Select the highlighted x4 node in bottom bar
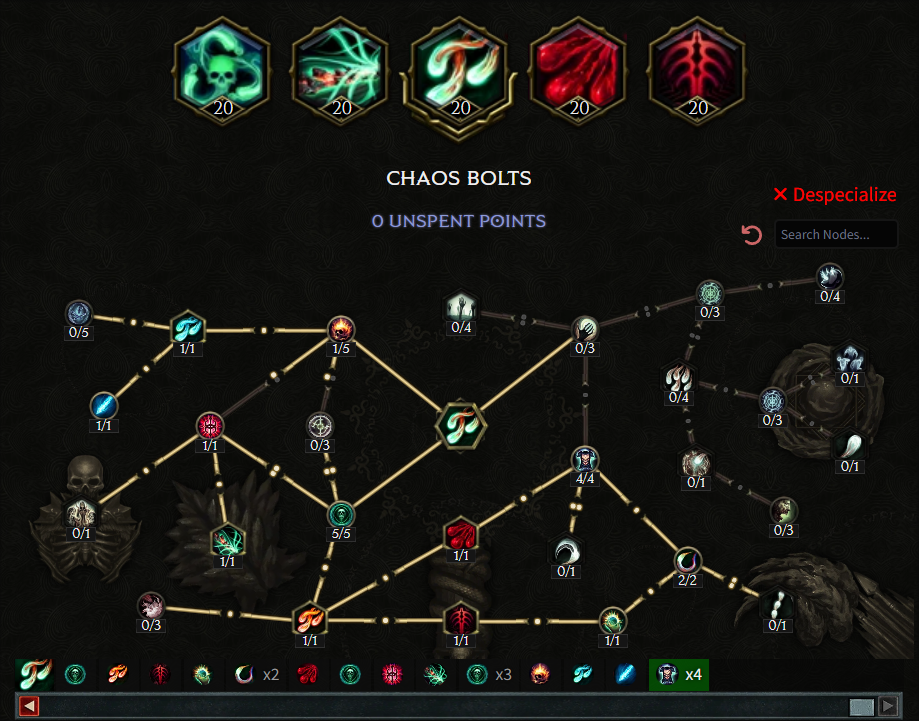Viewport: 919px width, 721px height. (x=679, y=675)
